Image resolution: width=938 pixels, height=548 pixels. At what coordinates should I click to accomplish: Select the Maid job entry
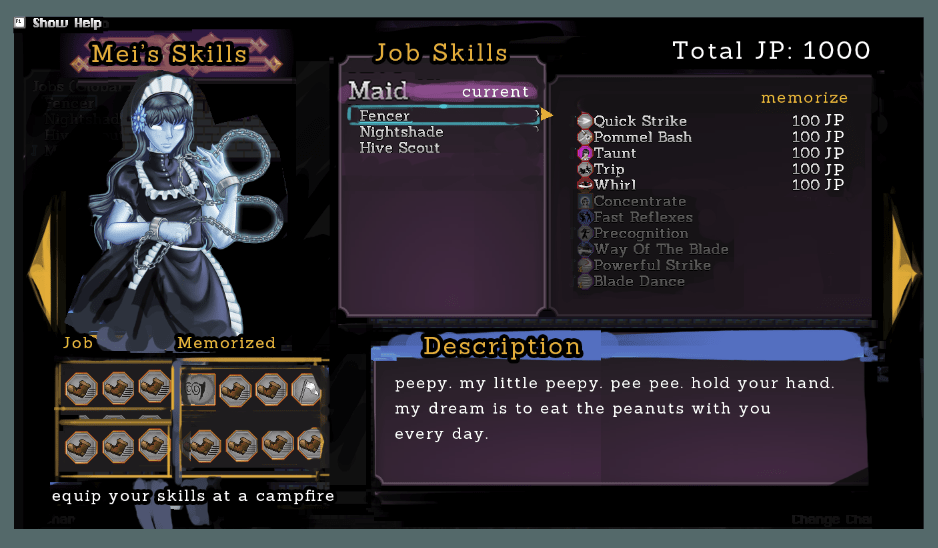[378, 91]
